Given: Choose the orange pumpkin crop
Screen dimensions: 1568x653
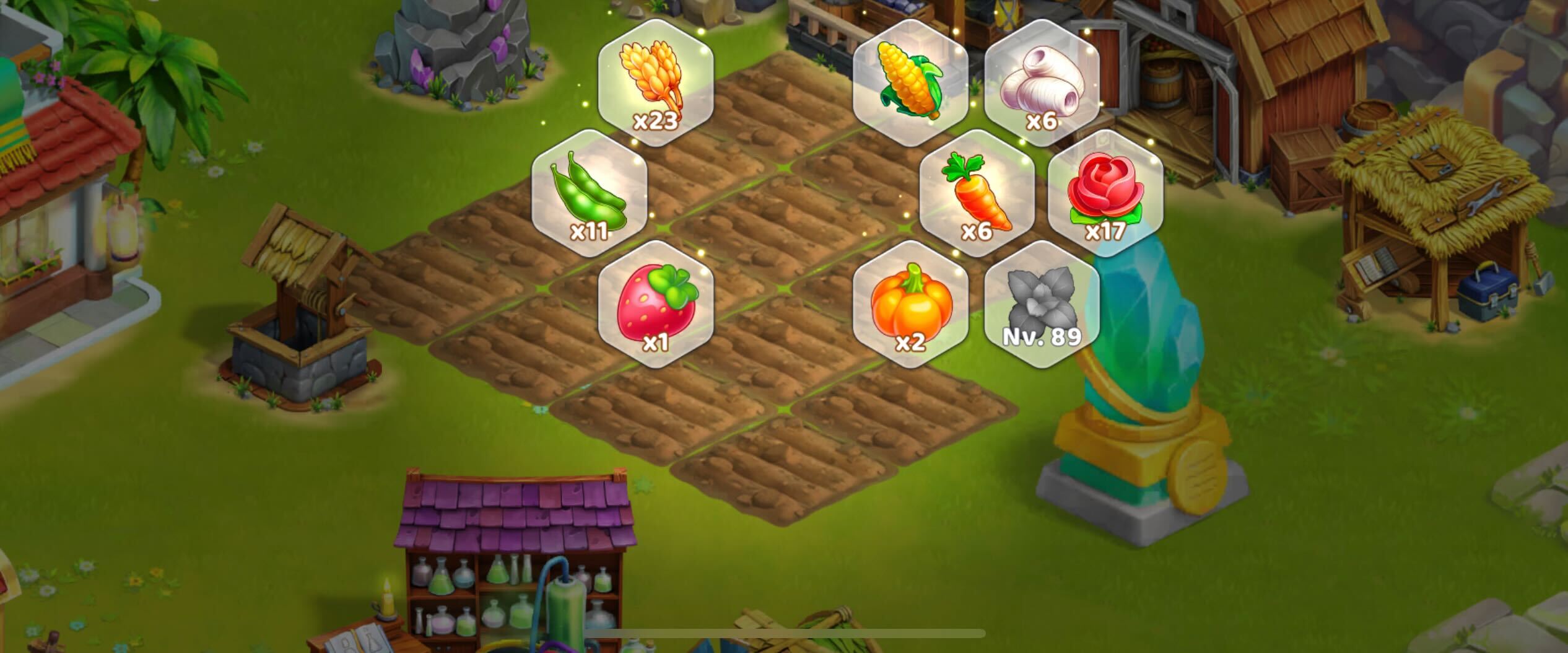Looking at the screenshot, I should click(x=910, y=304).
